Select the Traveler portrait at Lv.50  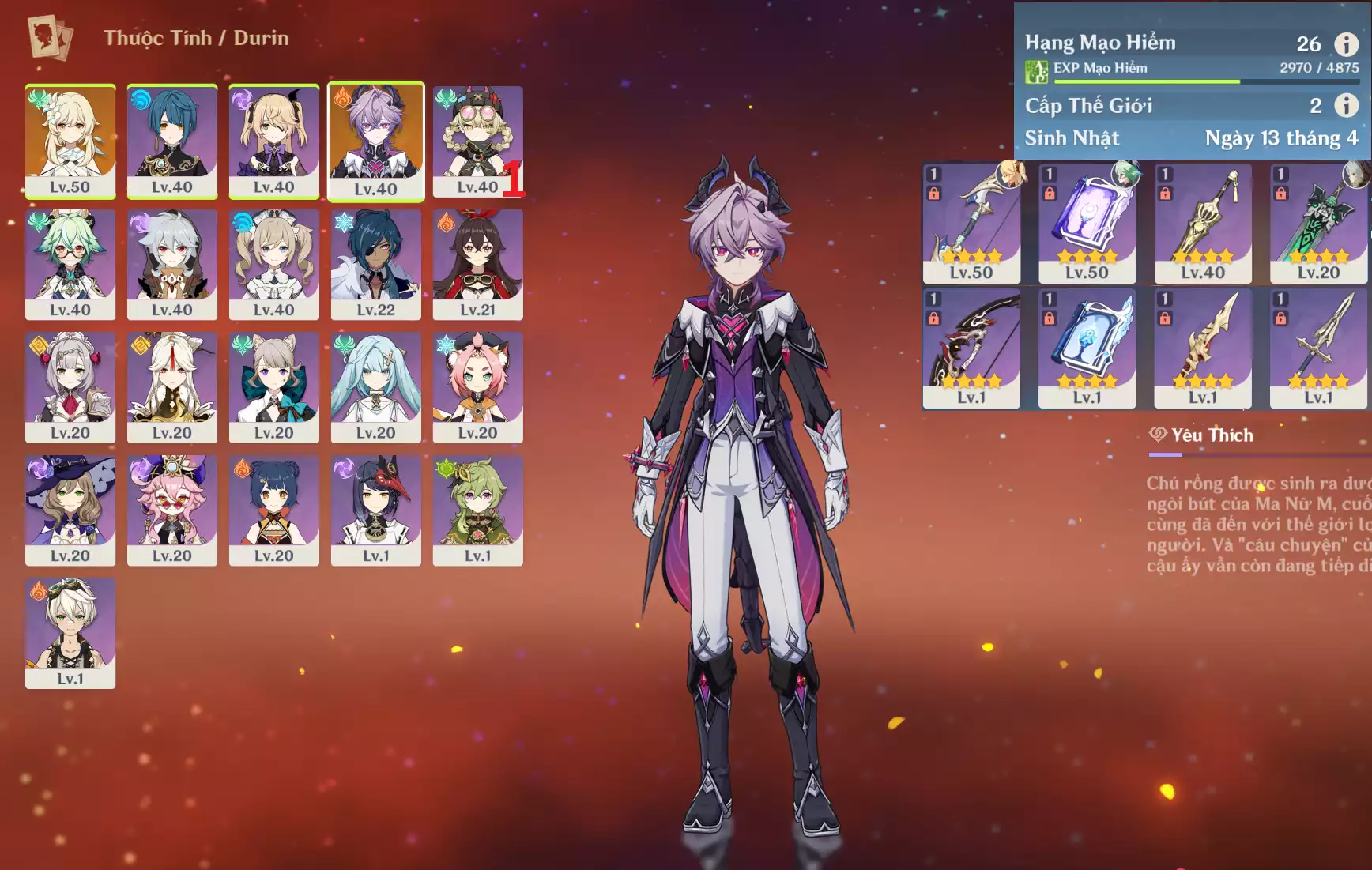[x=70, y=141]
